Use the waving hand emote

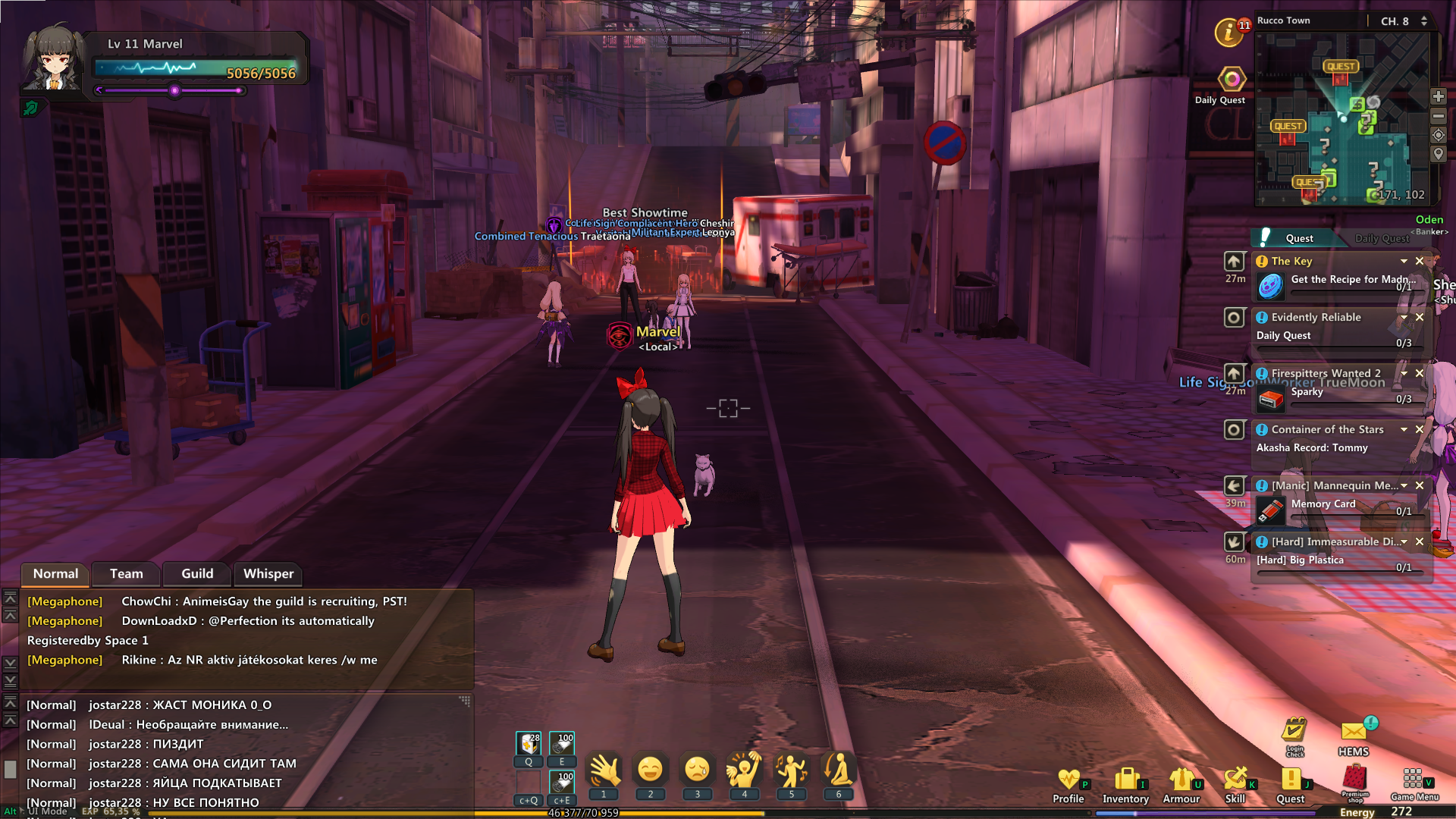click(x=604, y=770)
